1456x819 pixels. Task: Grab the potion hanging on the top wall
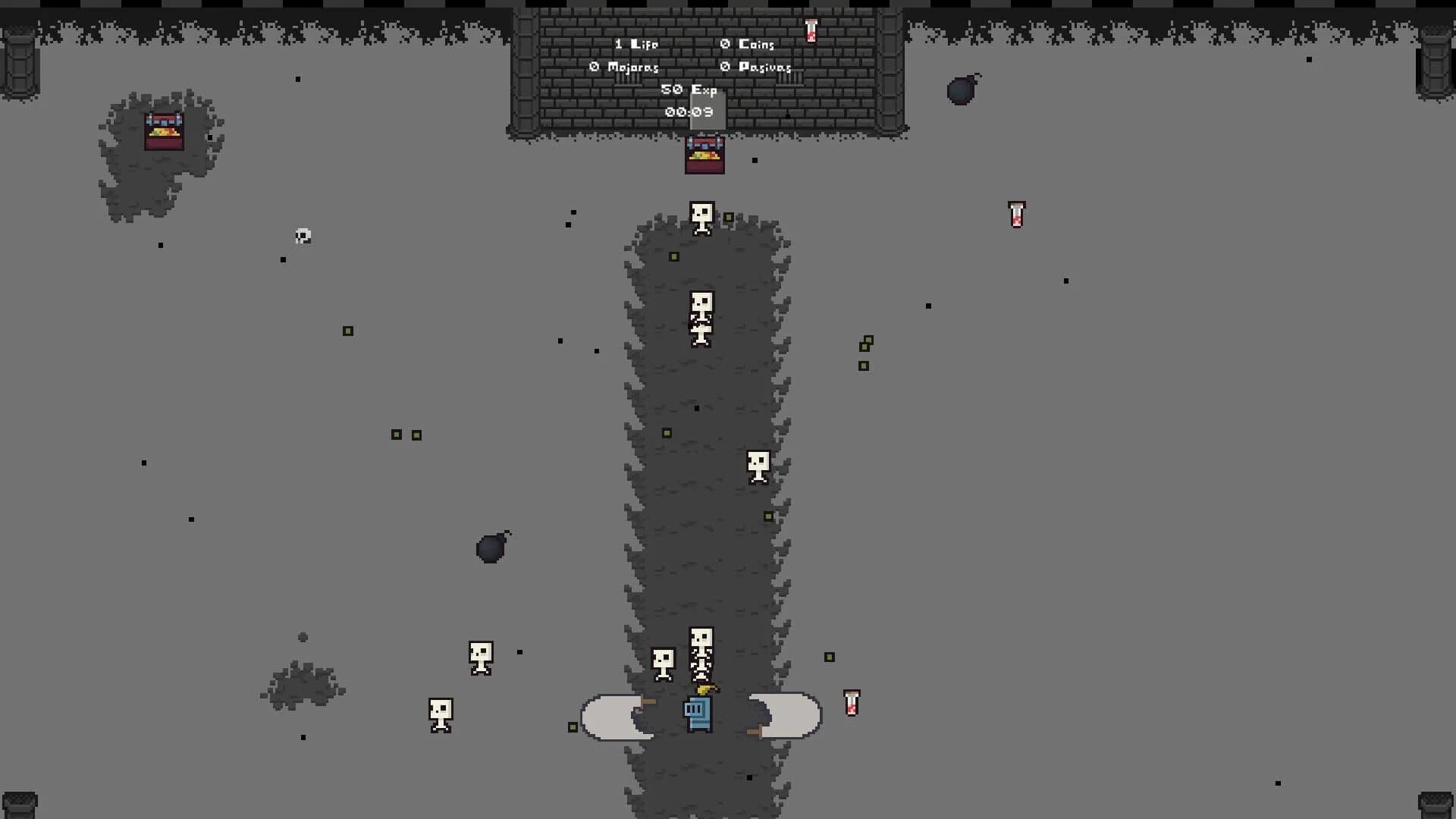(x=811, y=29)
